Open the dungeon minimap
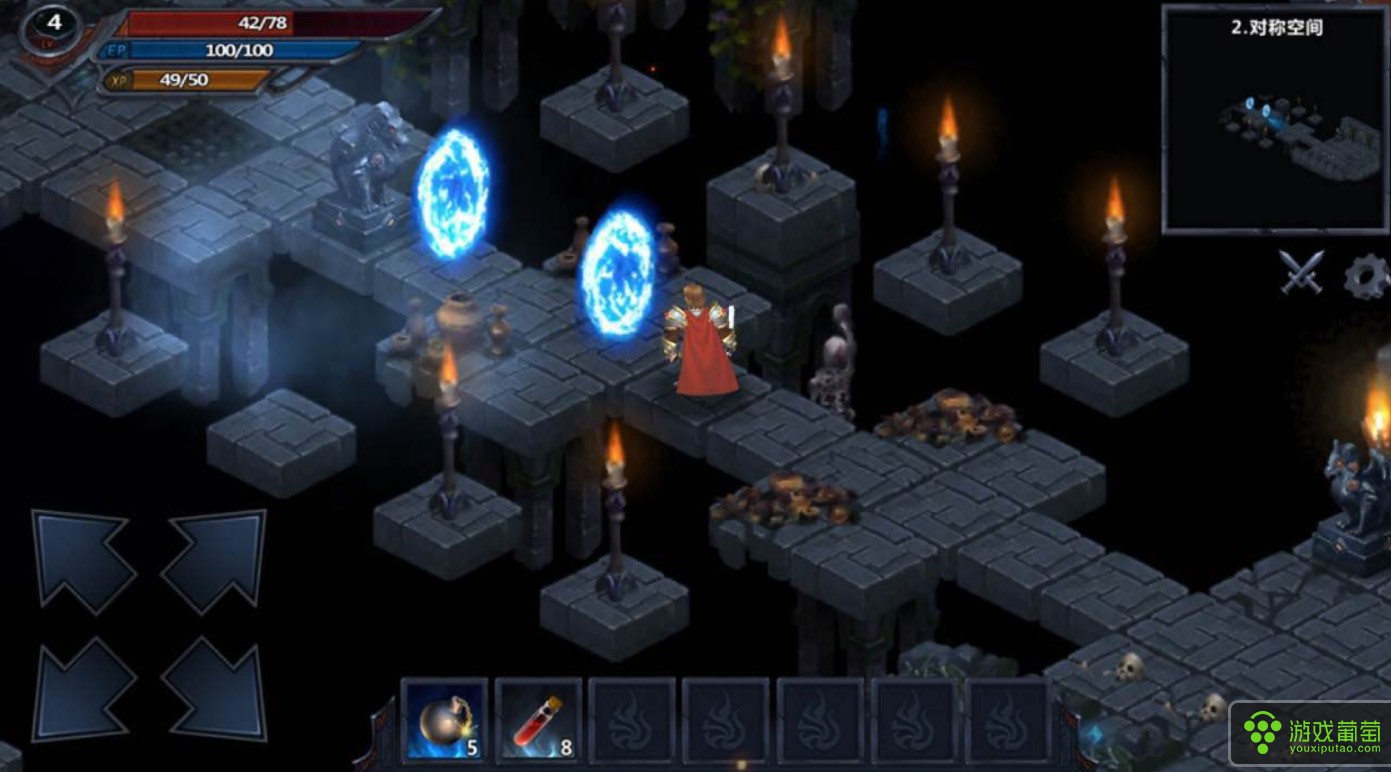The image size is (1391, 772). [1275, 120]
